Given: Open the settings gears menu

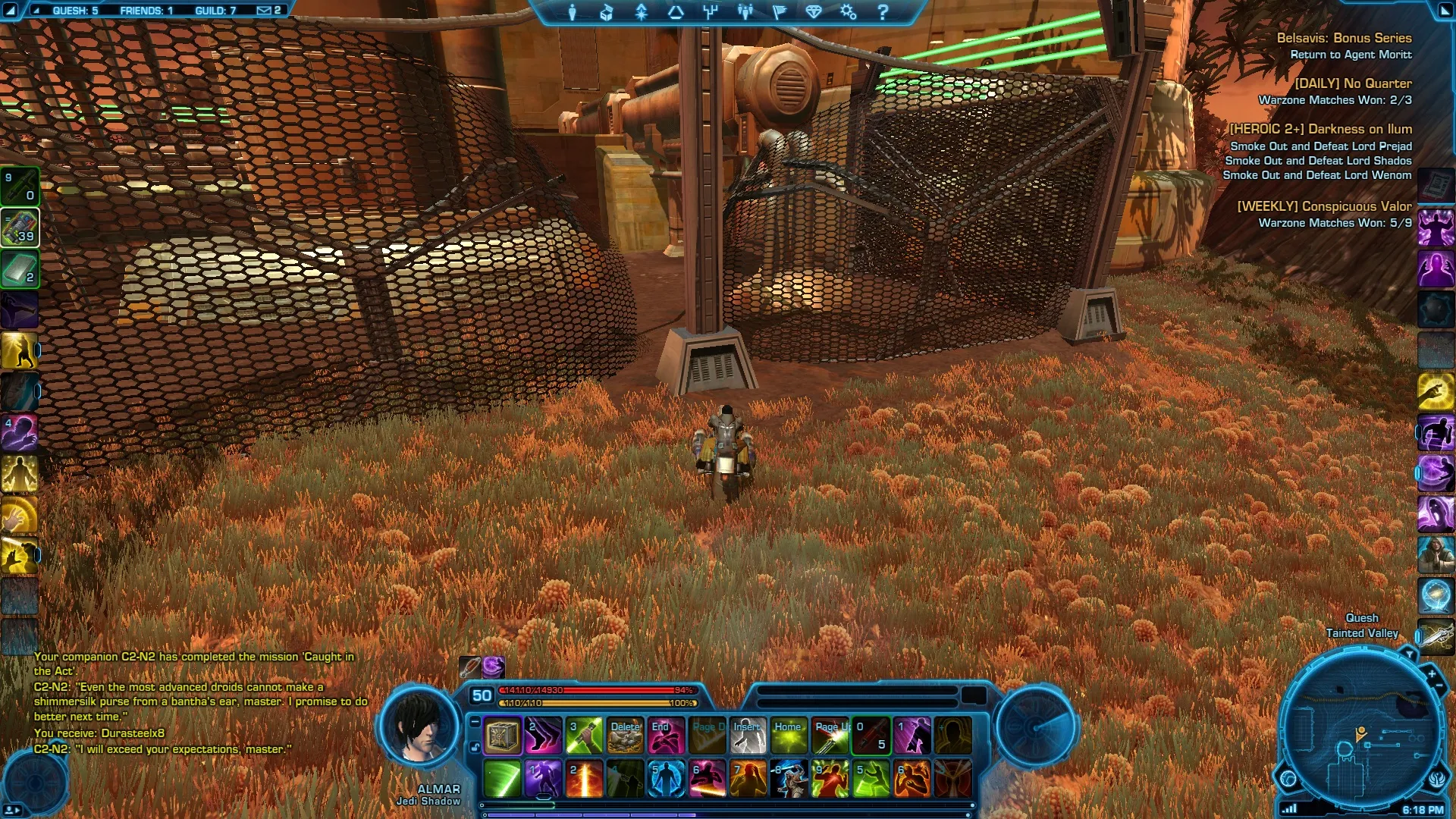Looking at the screenshot, I should tap(848, 12).
